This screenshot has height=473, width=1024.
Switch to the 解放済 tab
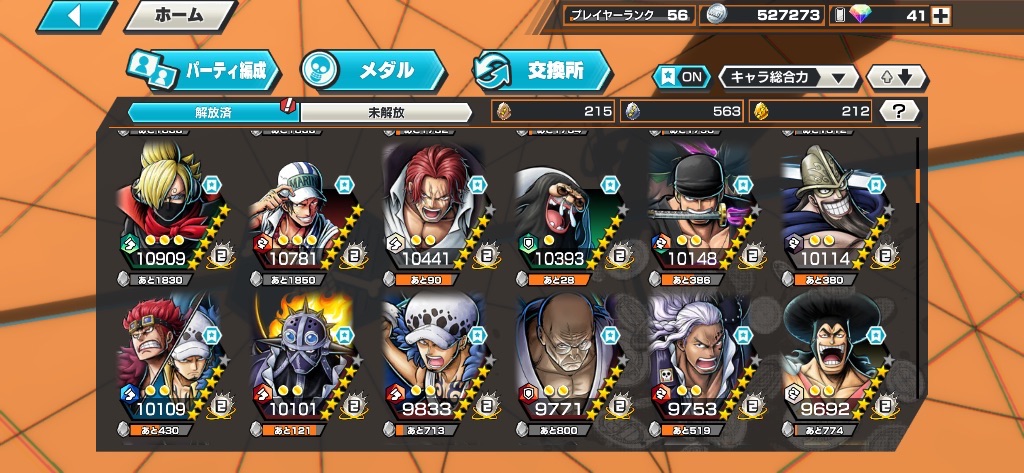coord(213,111)
